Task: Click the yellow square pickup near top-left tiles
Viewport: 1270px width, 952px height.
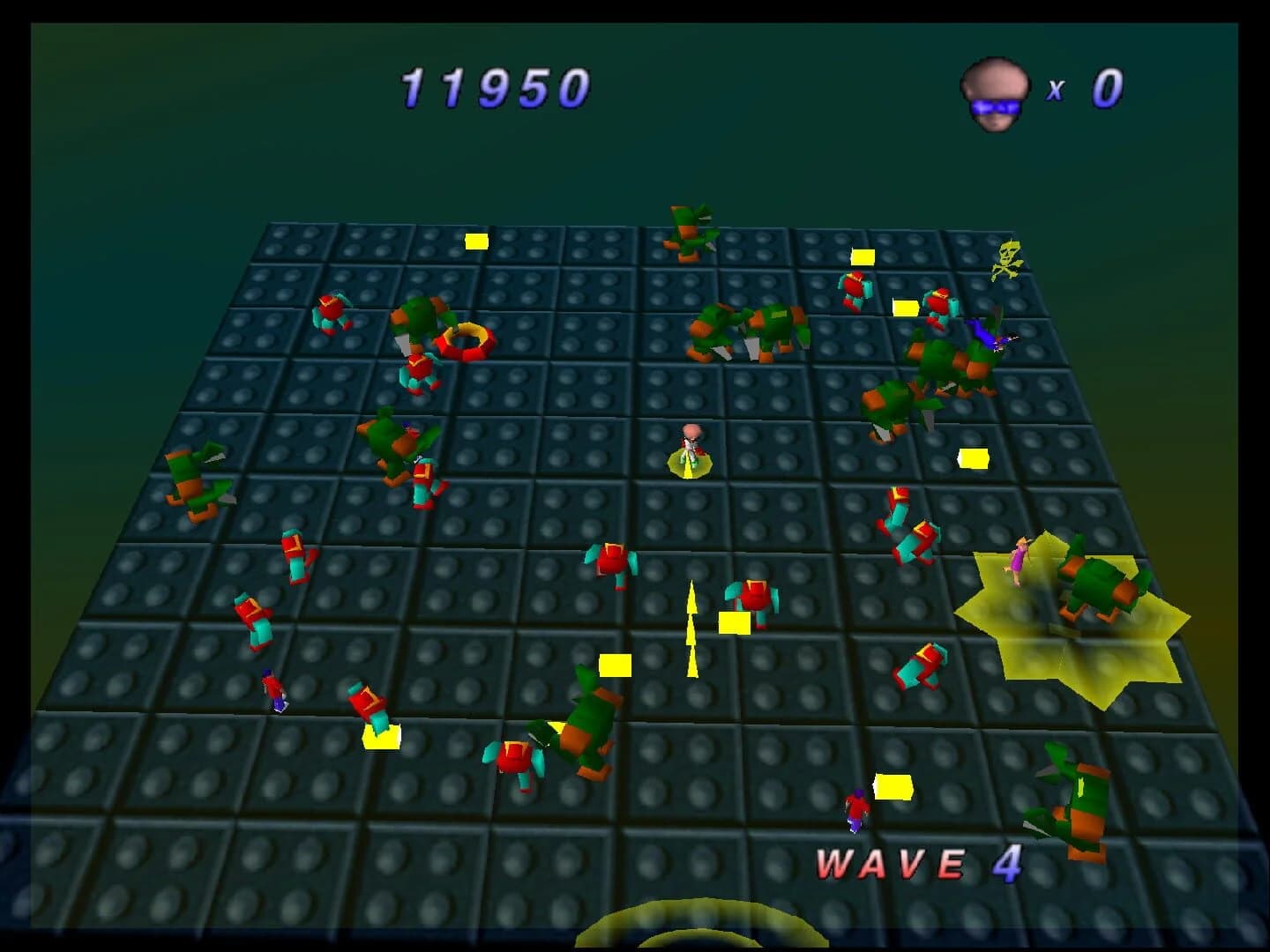Action: tap(476, 240)
